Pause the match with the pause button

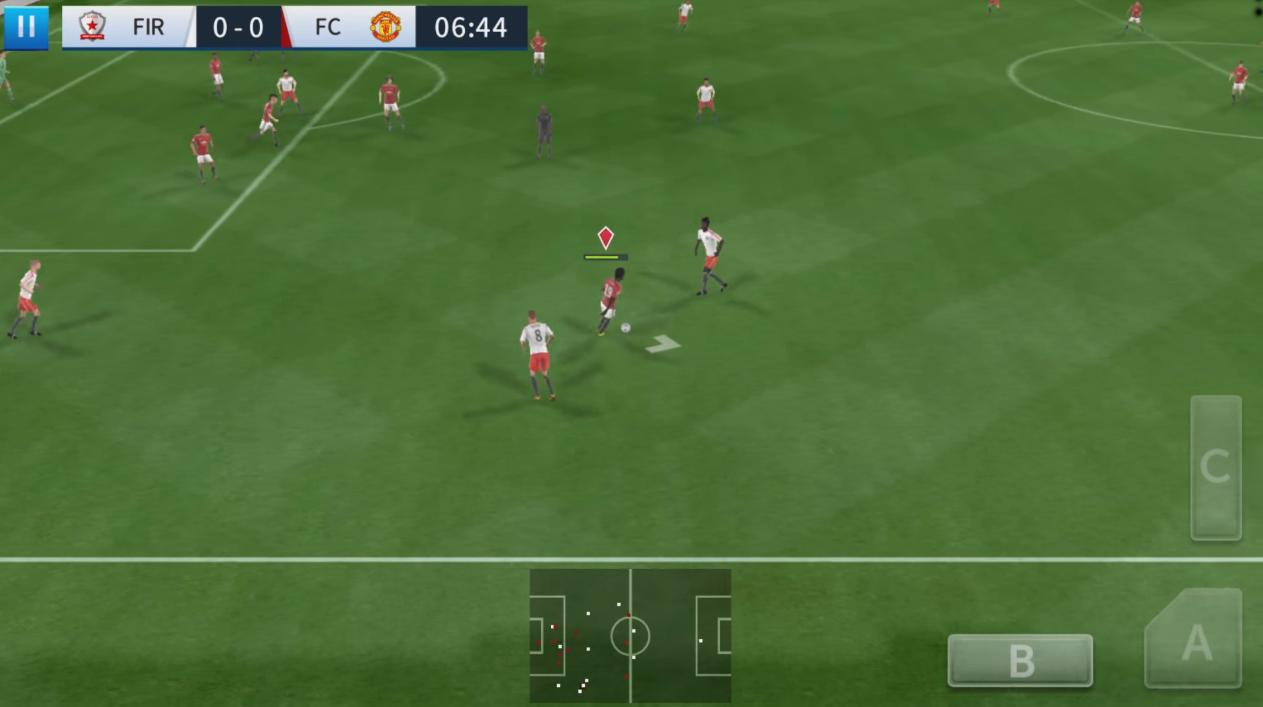(26, 27)
